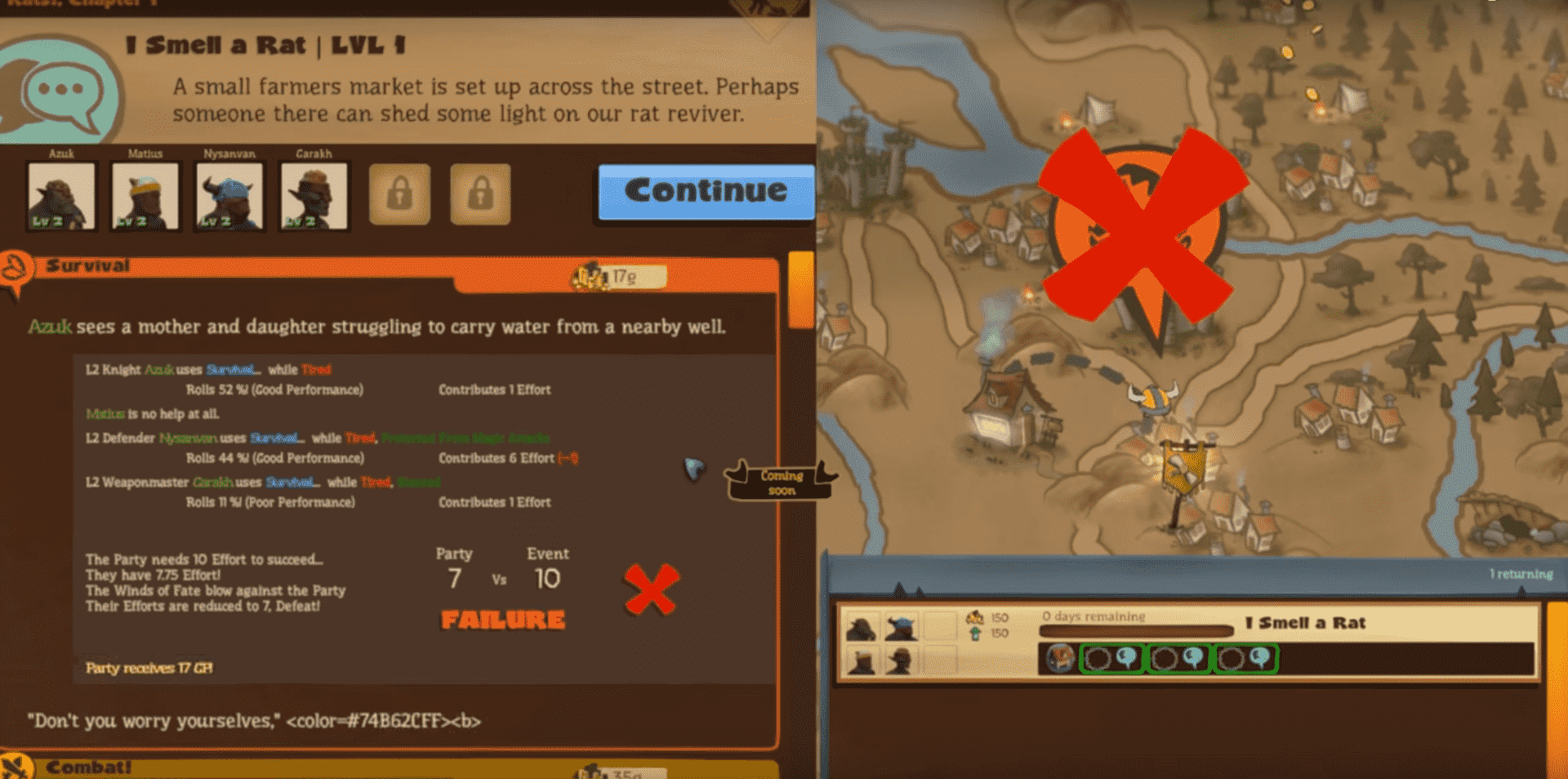Select Azuk's party portrait
The image size is (1568, 779).
coord(61,196)
